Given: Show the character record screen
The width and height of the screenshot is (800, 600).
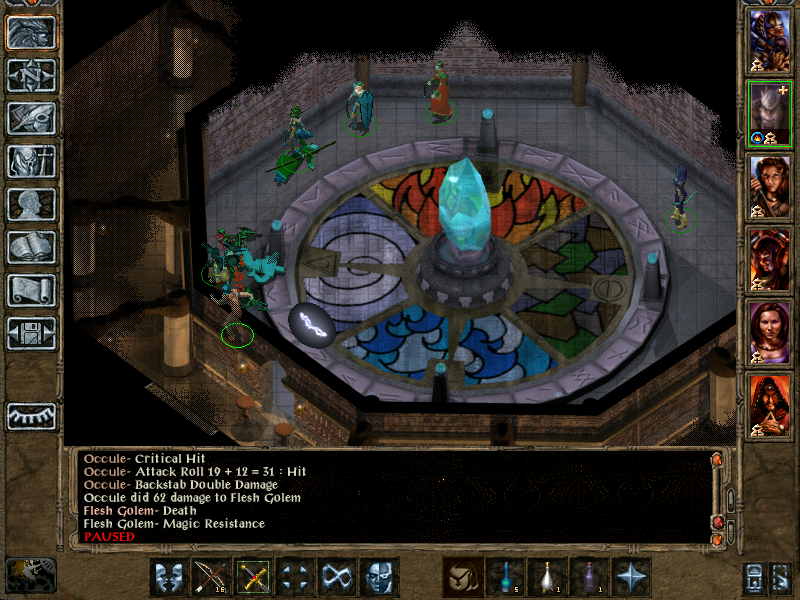Looking at the screenshot, I should coord(31,204).
